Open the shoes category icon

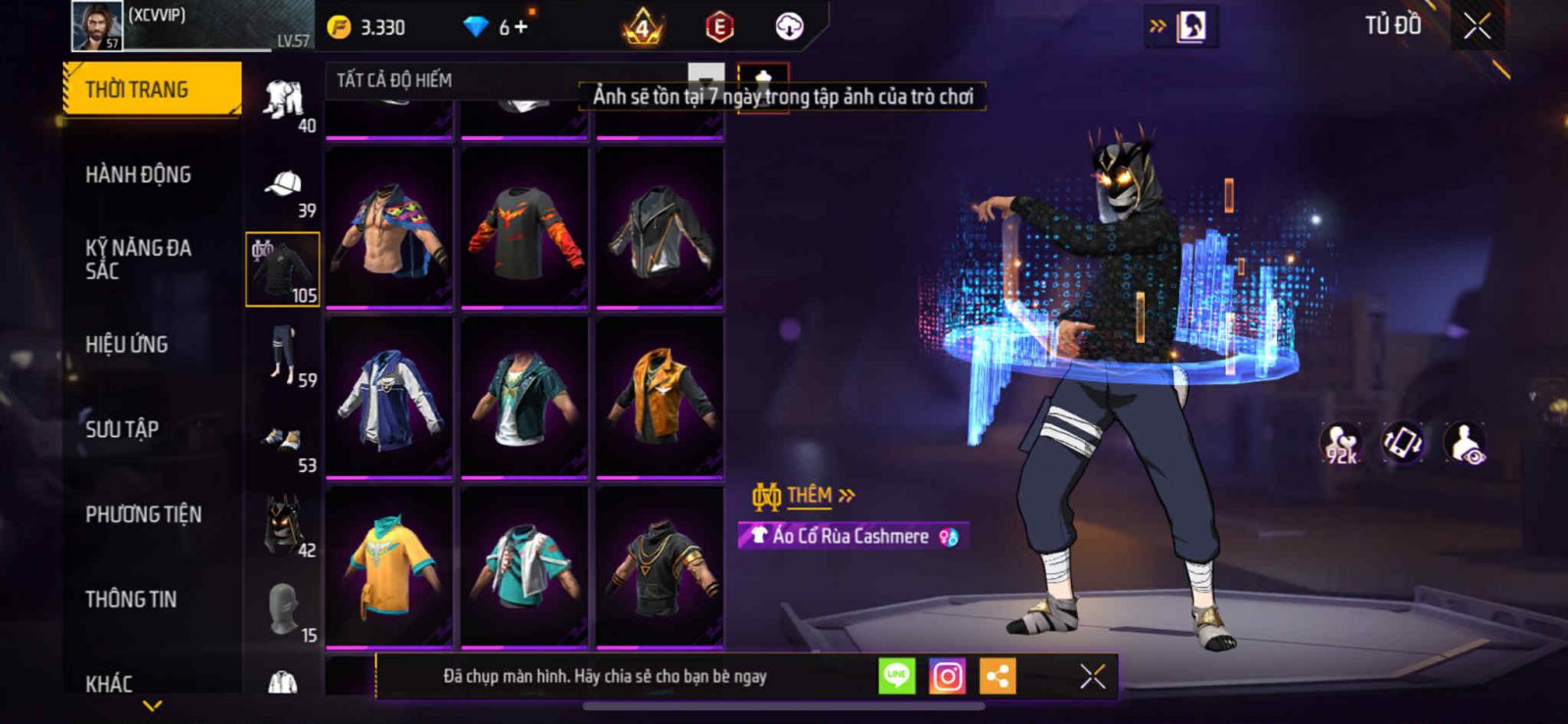283,441
